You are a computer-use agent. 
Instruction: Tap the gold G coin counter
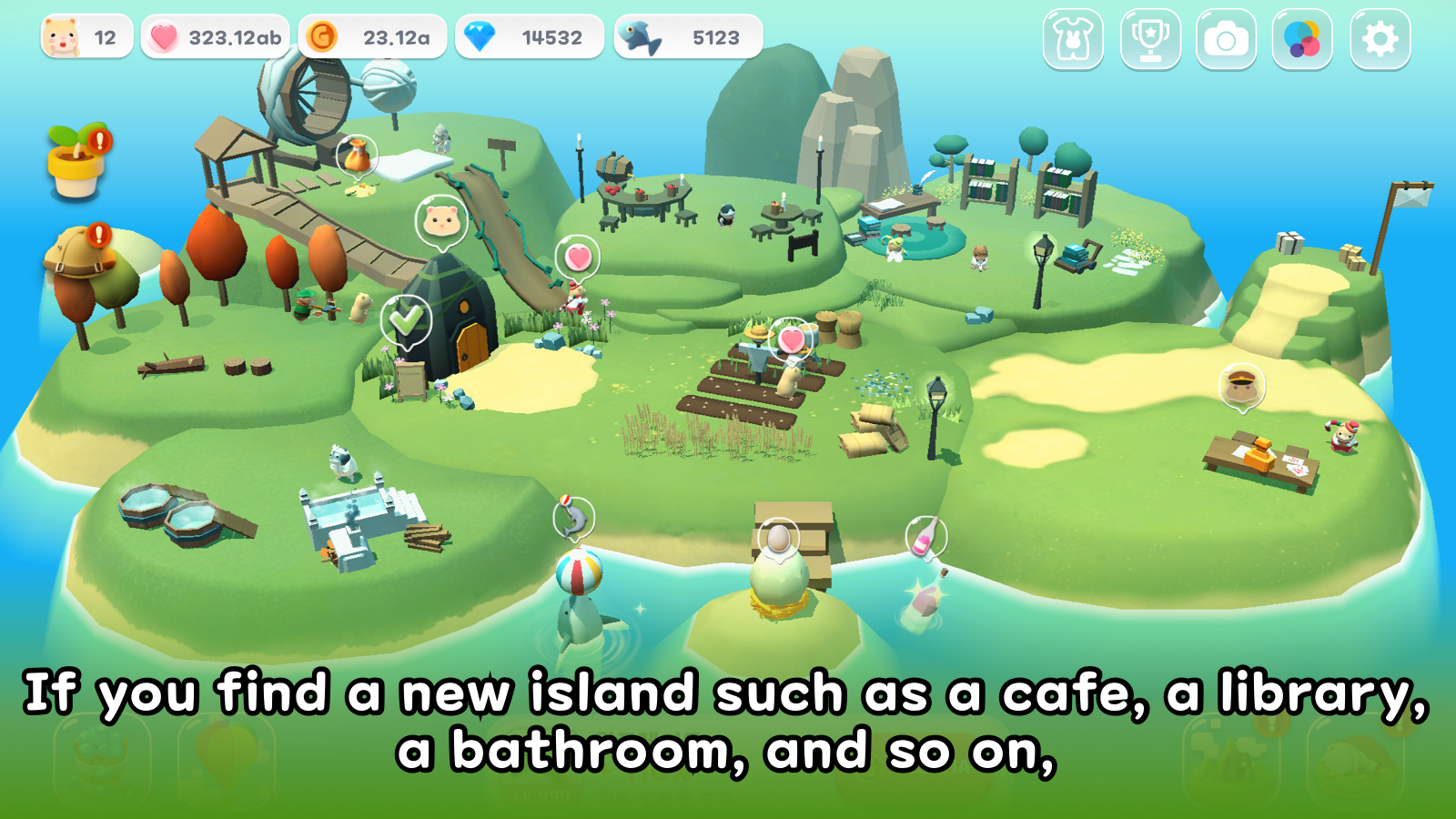372,37
